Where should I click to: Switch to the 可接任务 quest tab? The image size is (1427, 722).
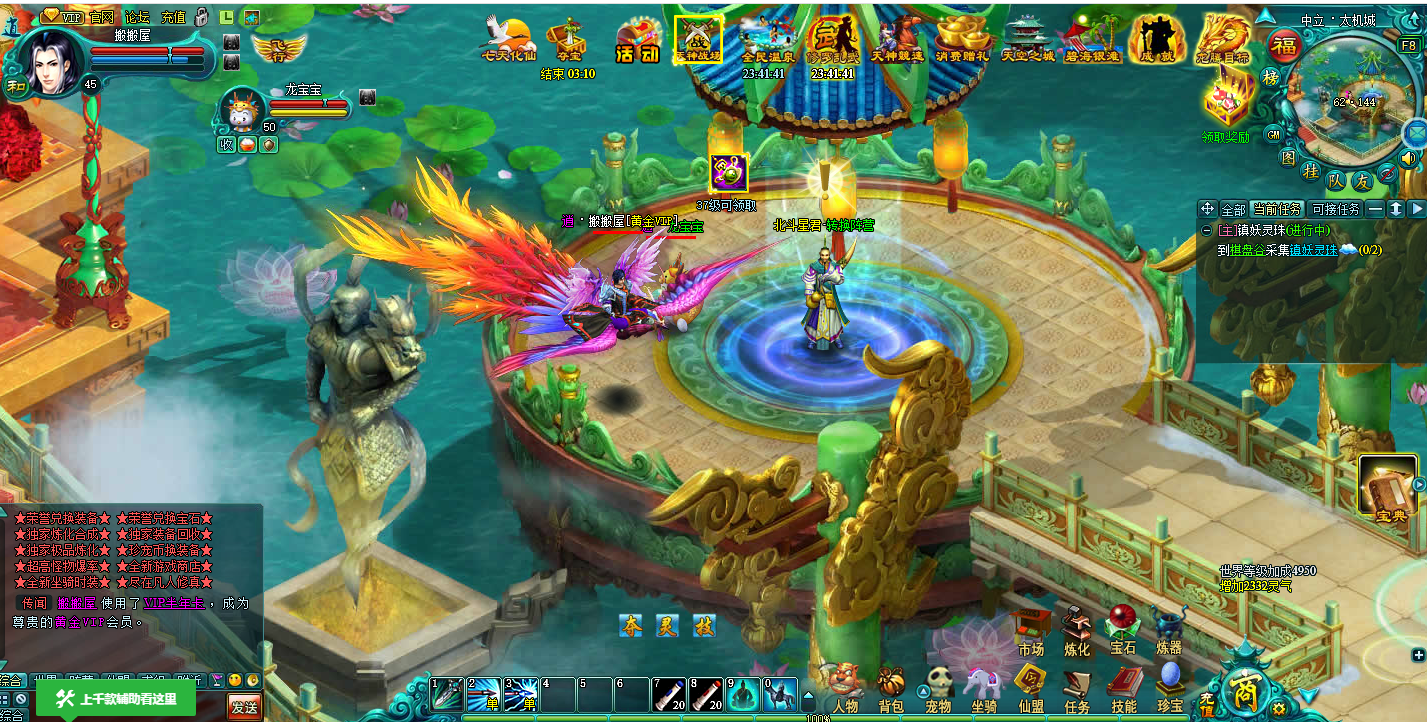pyautogui.click(x=1335, y=209)
